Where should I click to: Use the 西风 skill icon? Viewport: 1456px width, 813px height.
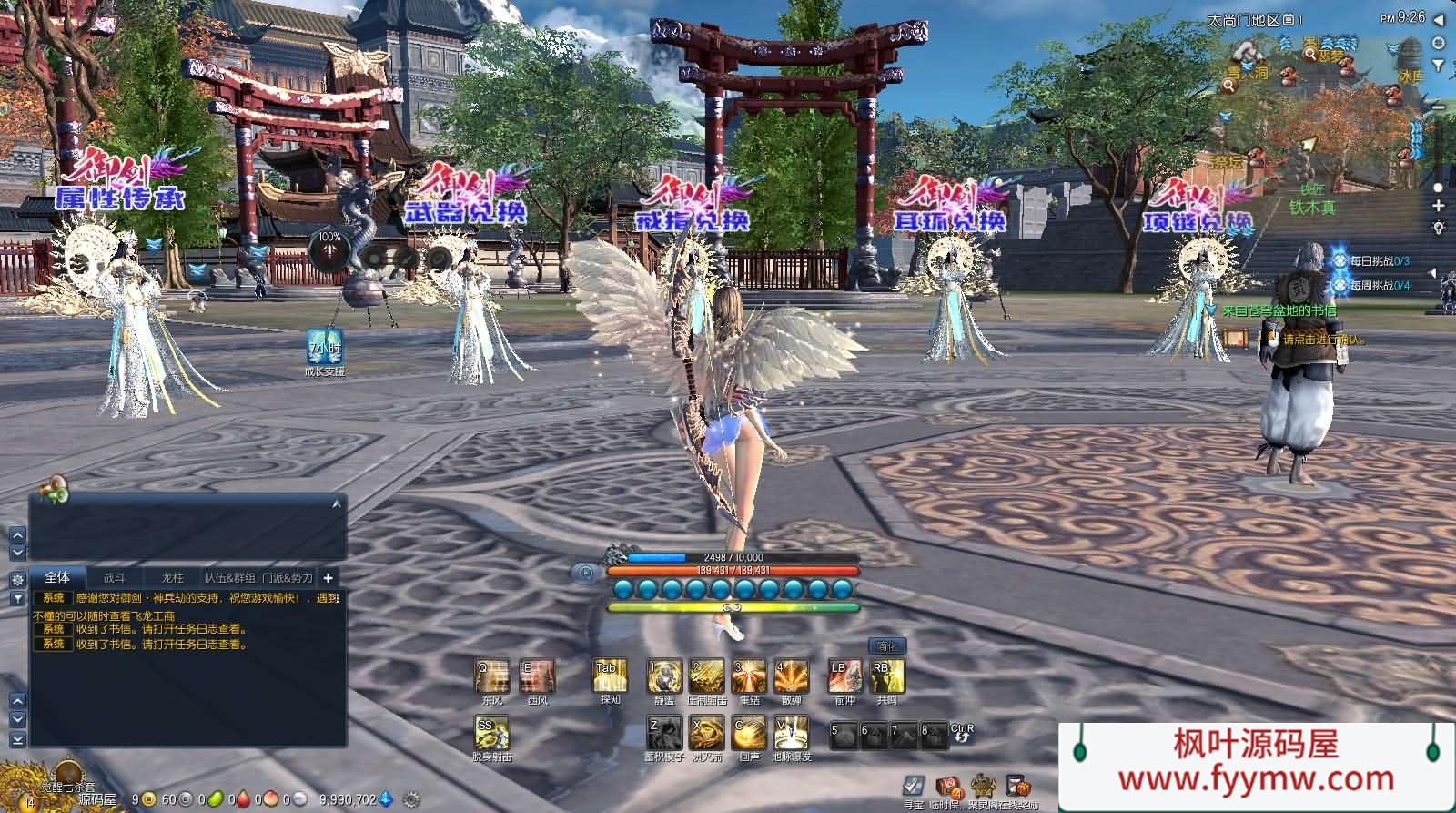click(537, 677)
